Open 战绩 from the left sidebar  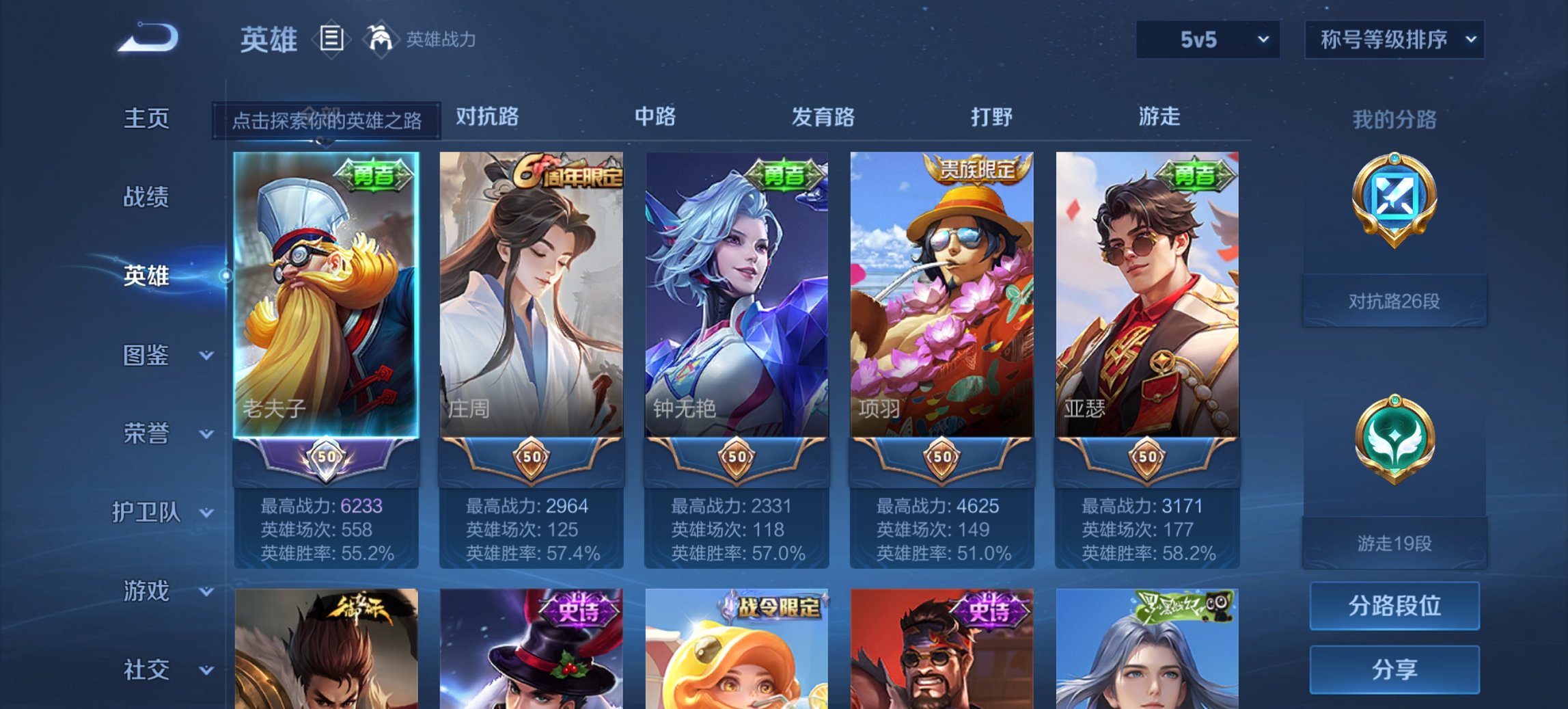(146, 197)
